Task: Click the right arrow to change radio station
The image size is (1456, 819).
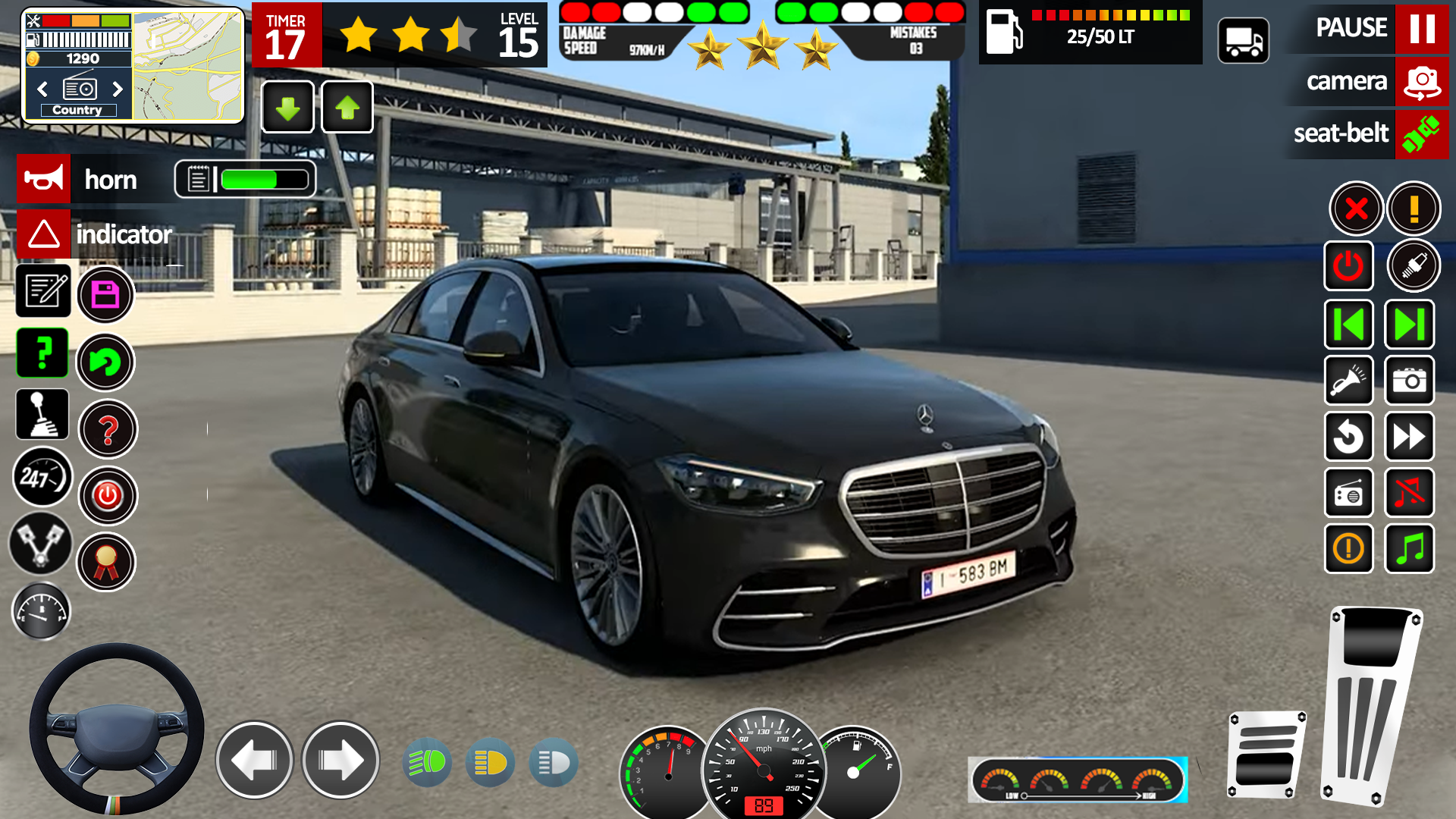Action: click(x=118, y=89)
